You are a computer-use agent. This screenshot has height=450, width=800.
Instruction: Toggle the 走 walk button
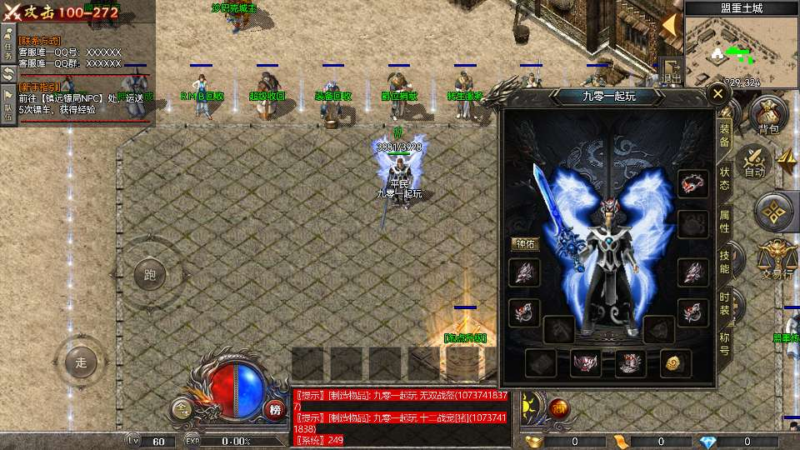tap(81, 362)
